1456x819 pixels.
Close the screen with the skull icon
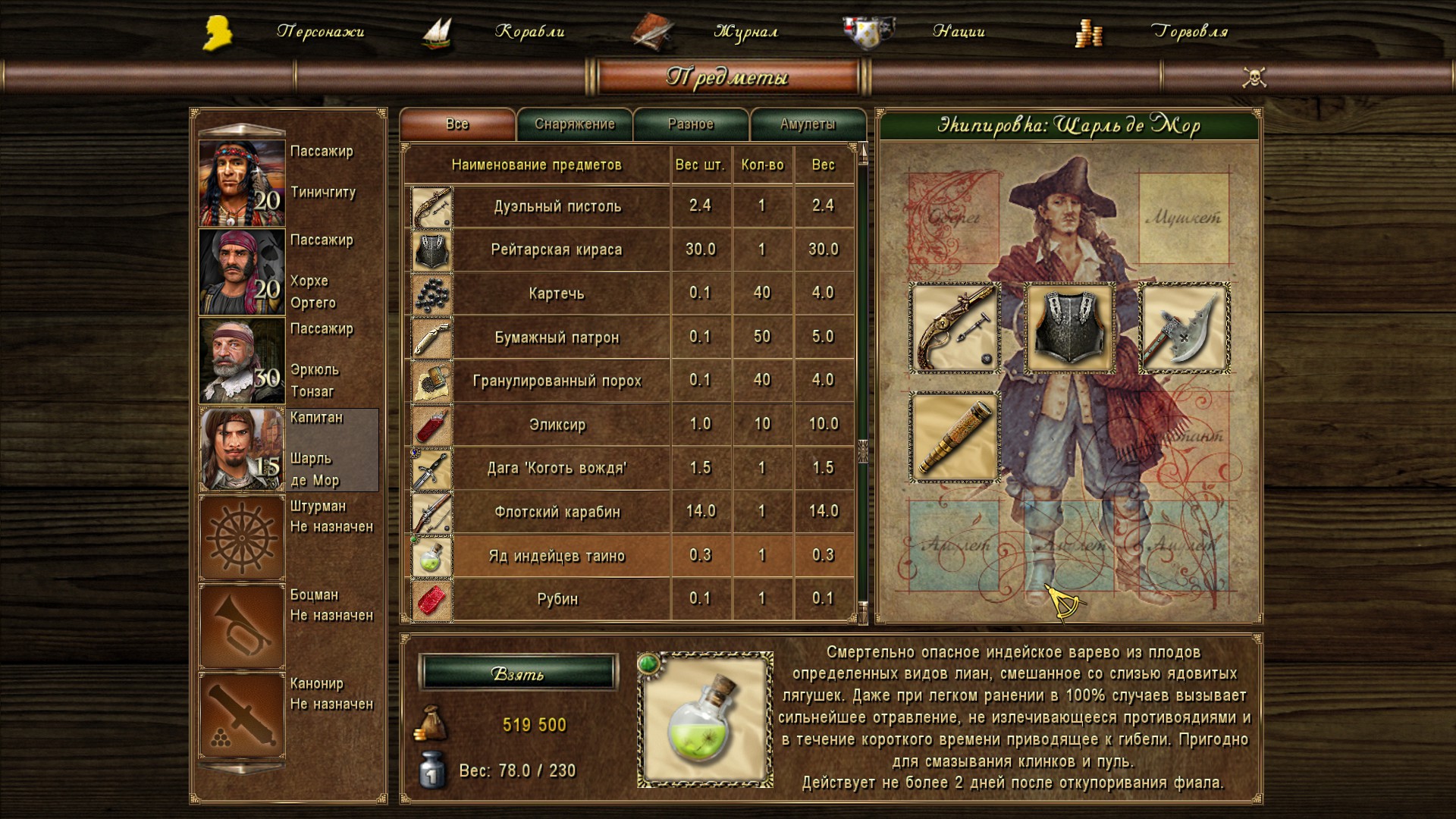pyautogui.click(x=1254, y=77)
